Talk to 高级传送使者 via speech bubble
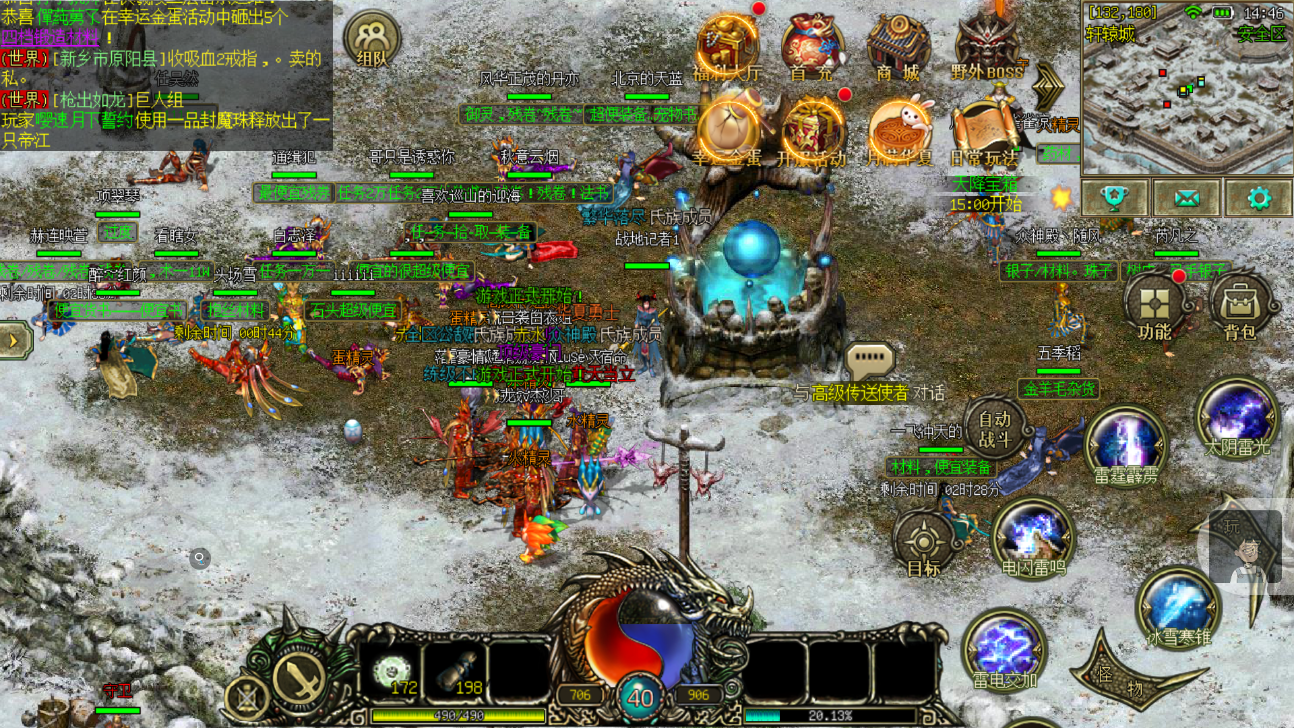 (869, 360)
